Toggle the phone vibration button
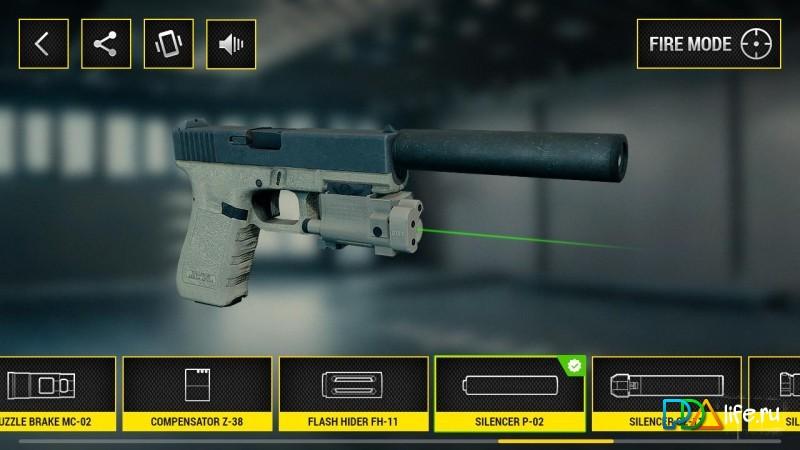Screen dimensions: 800x450 tap(167, 43)
